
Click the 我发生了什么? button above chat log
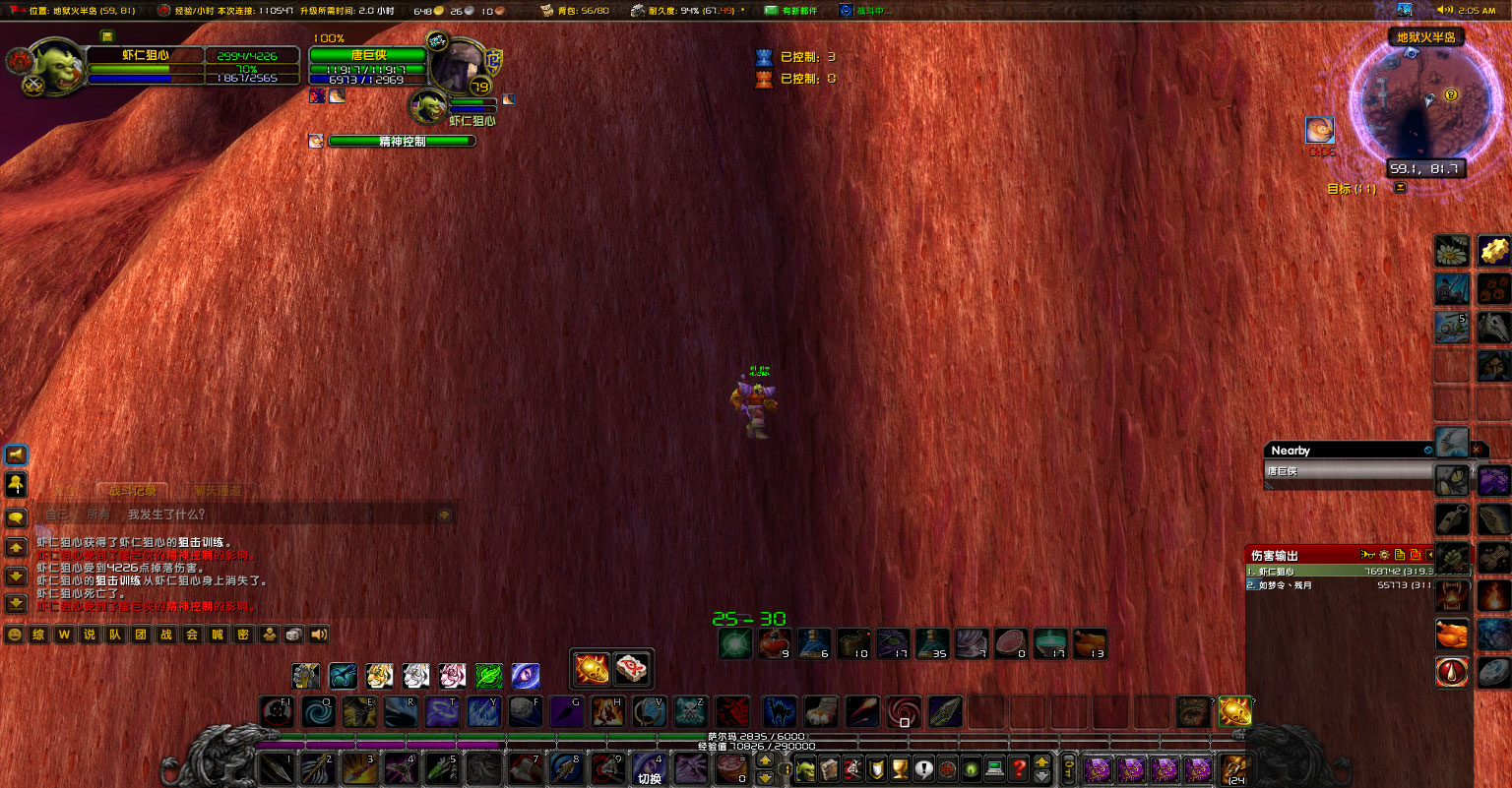point(165,513)
